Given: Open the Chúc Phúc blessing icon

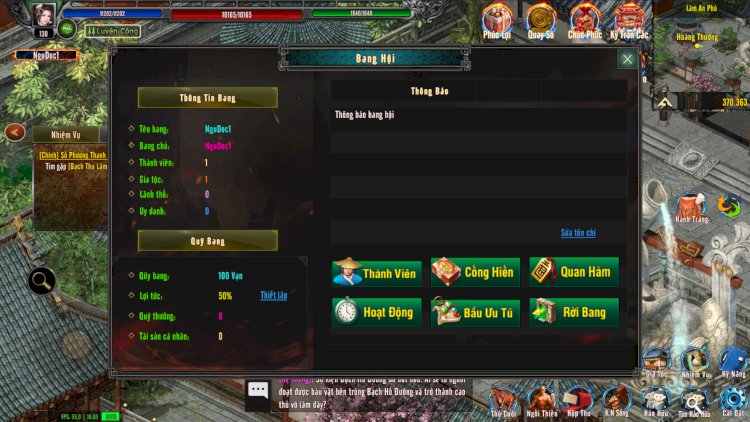Looking at the screenshot, I should coord(584,18).
